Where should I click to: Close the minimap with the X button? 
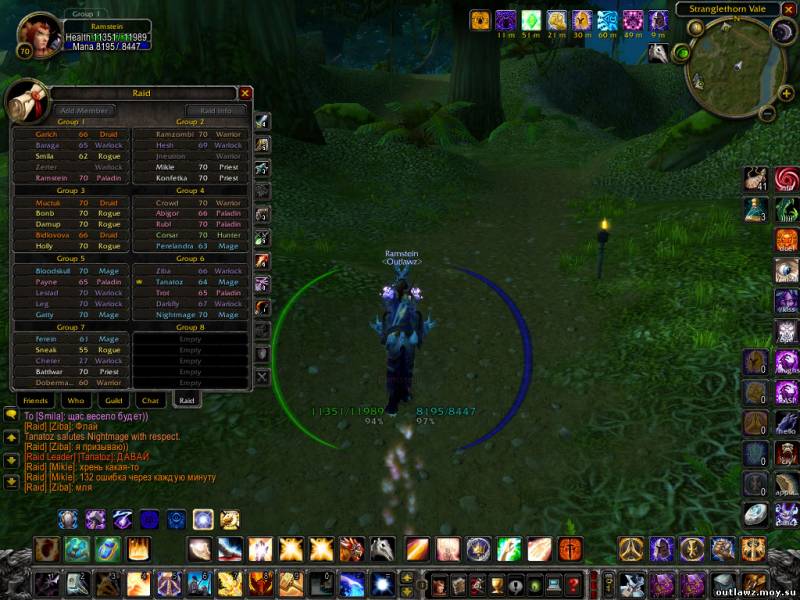pos(788,9)
